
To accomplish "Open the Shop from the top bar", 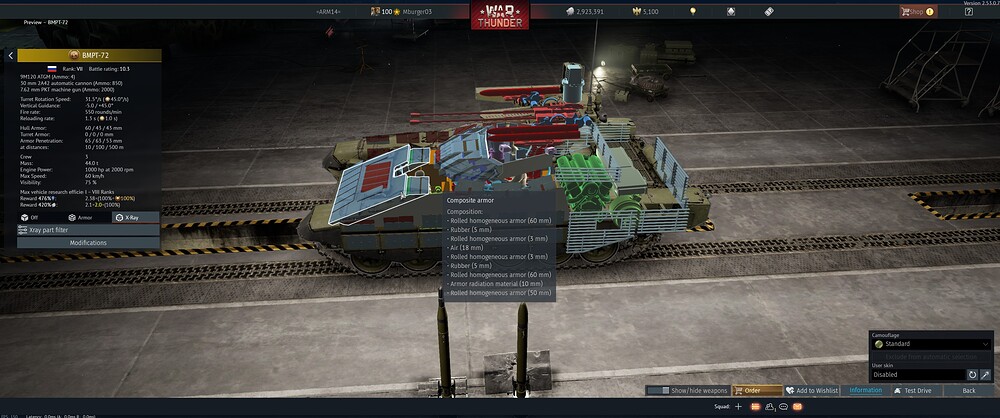I will click(x=917, y=12).
